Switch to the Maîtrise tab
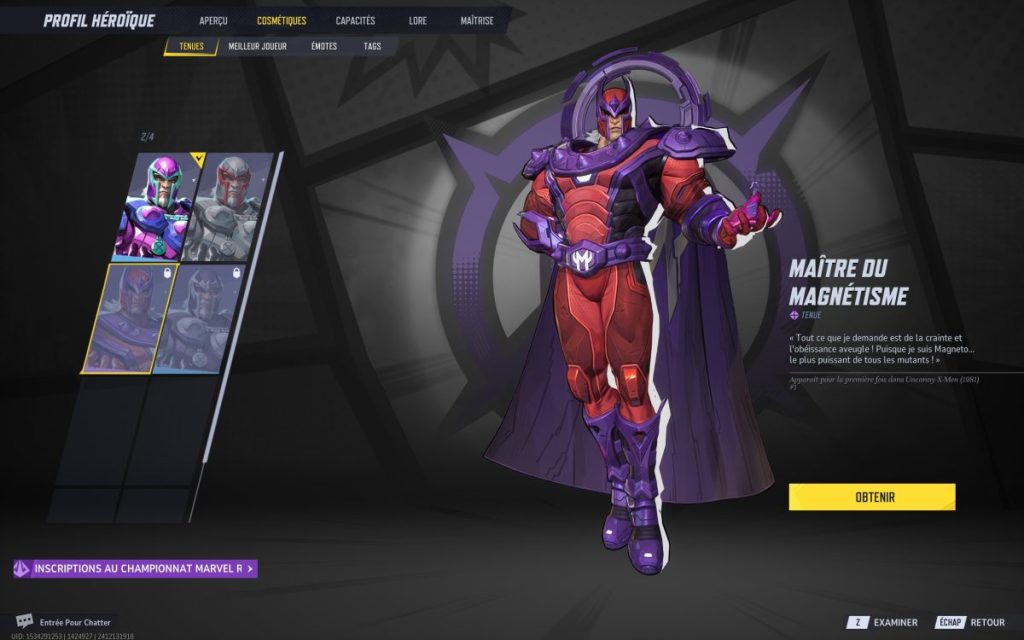 [477, 20]
